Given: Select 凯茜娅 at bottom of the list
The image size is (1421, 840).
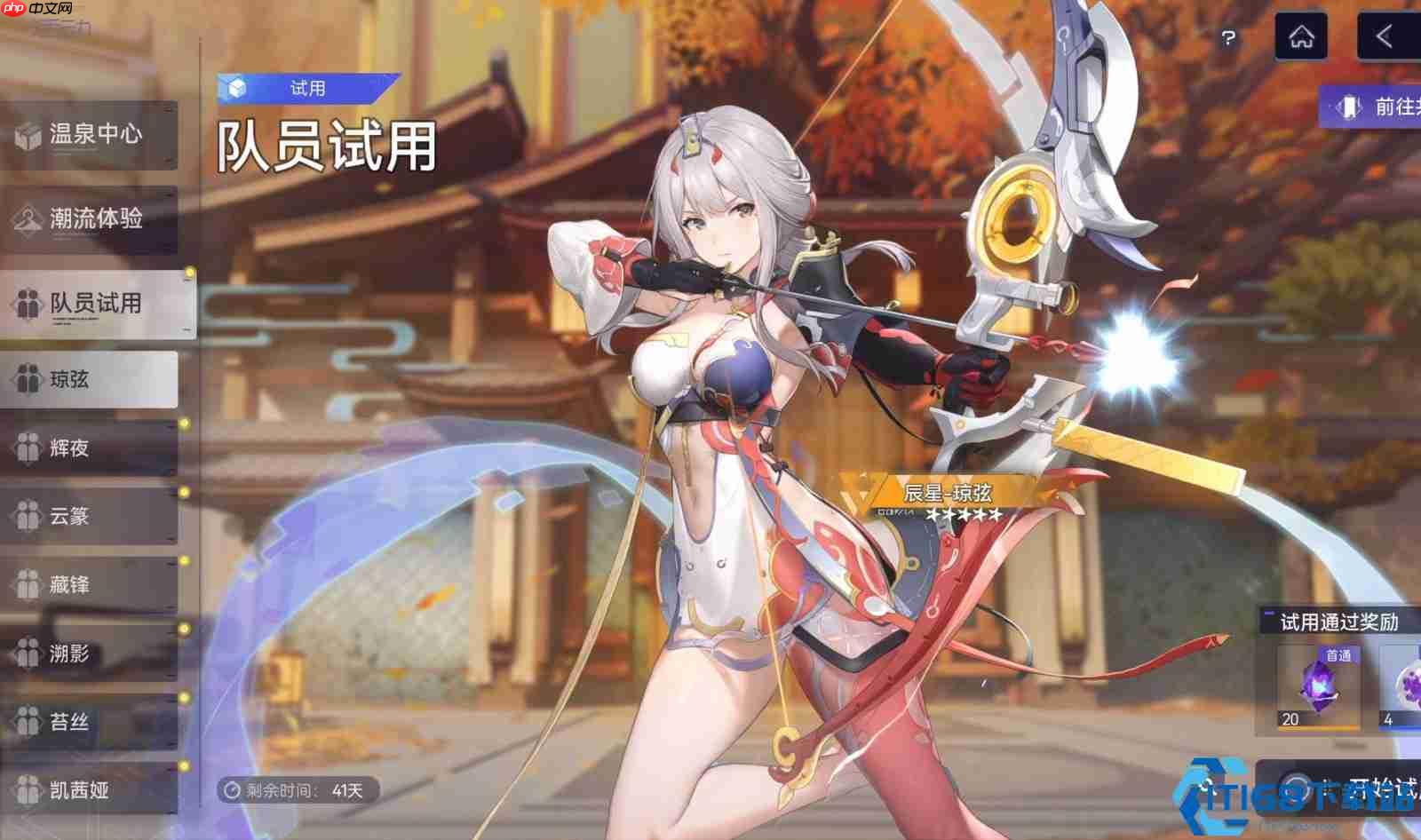Looking at the screenshot, I should point(28,791).
